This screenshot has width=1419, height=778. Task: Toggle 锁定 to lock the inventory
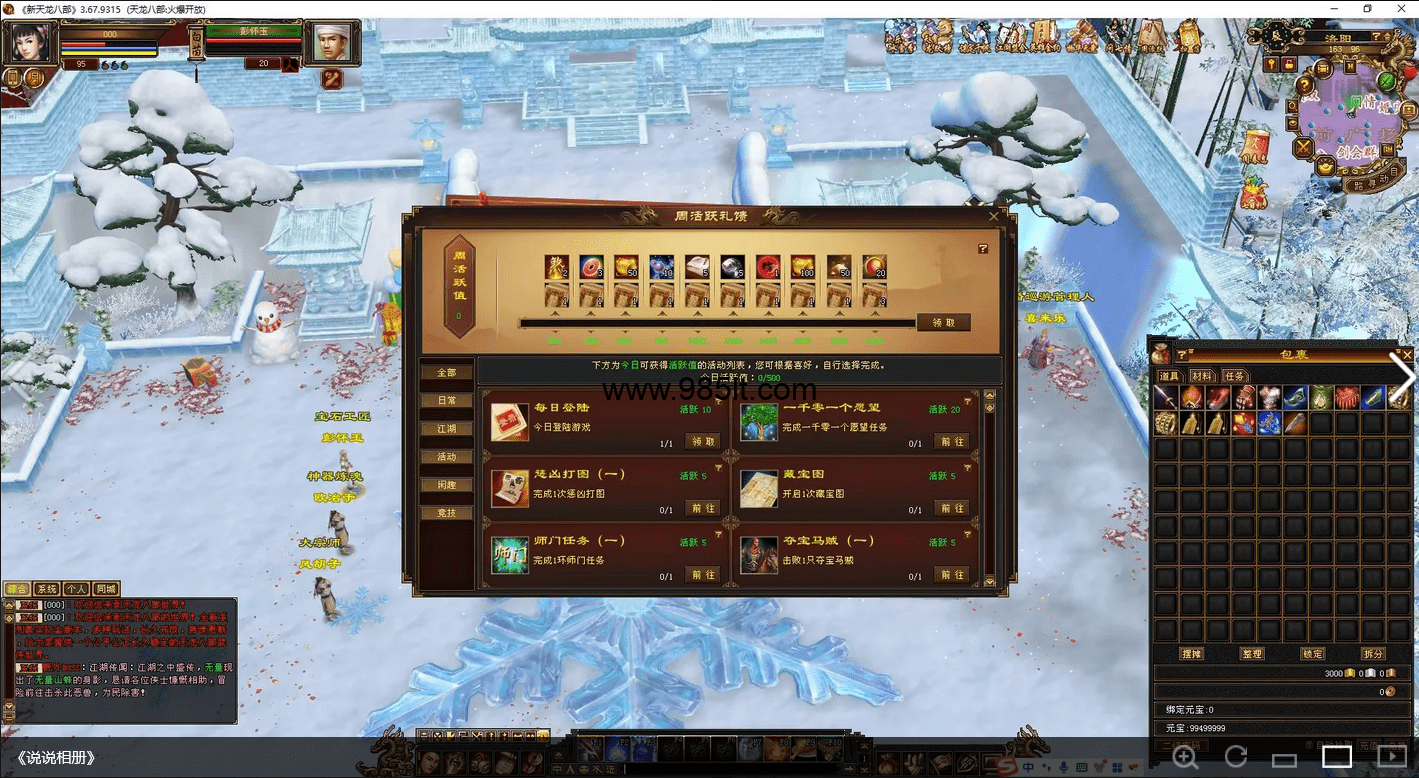(x=1312, y=653)
